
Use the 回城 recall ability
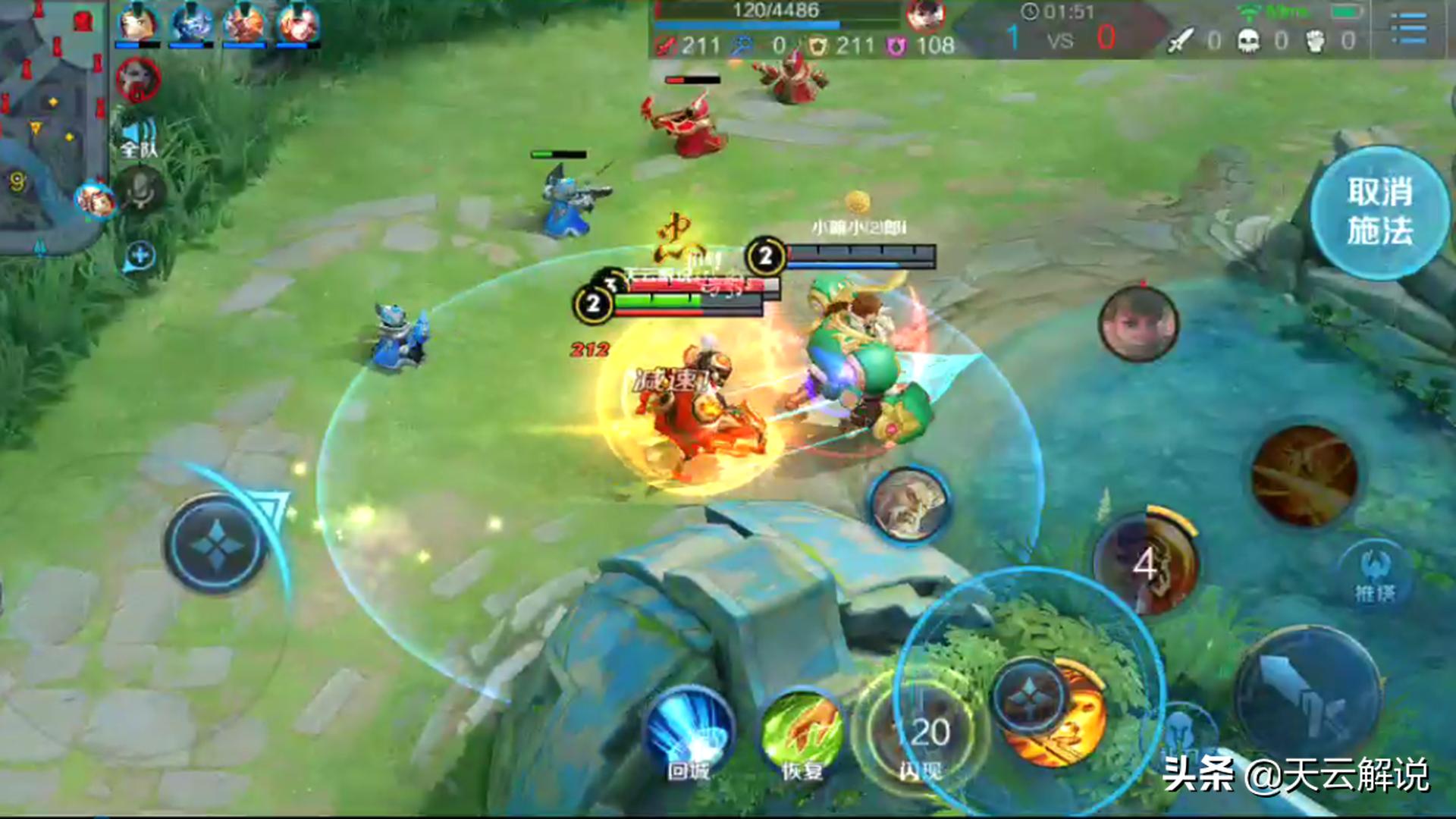[689, 733]
